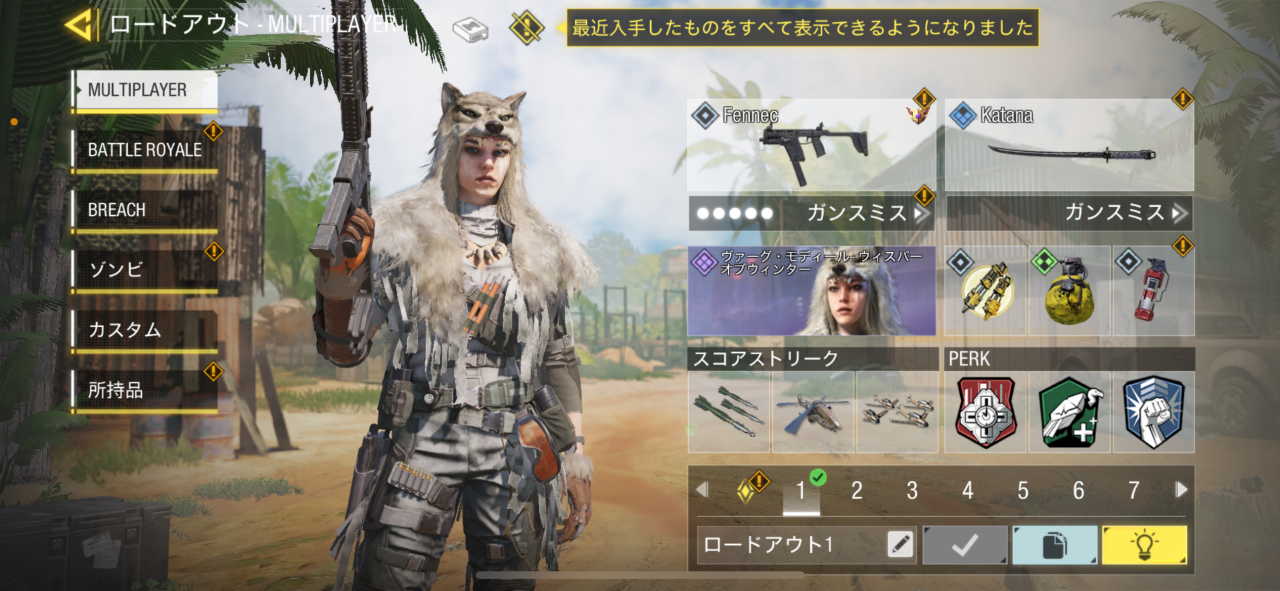Click the yellow lightbulb recommendation button
The image size is (1280, 591).
pos(1144,545)
